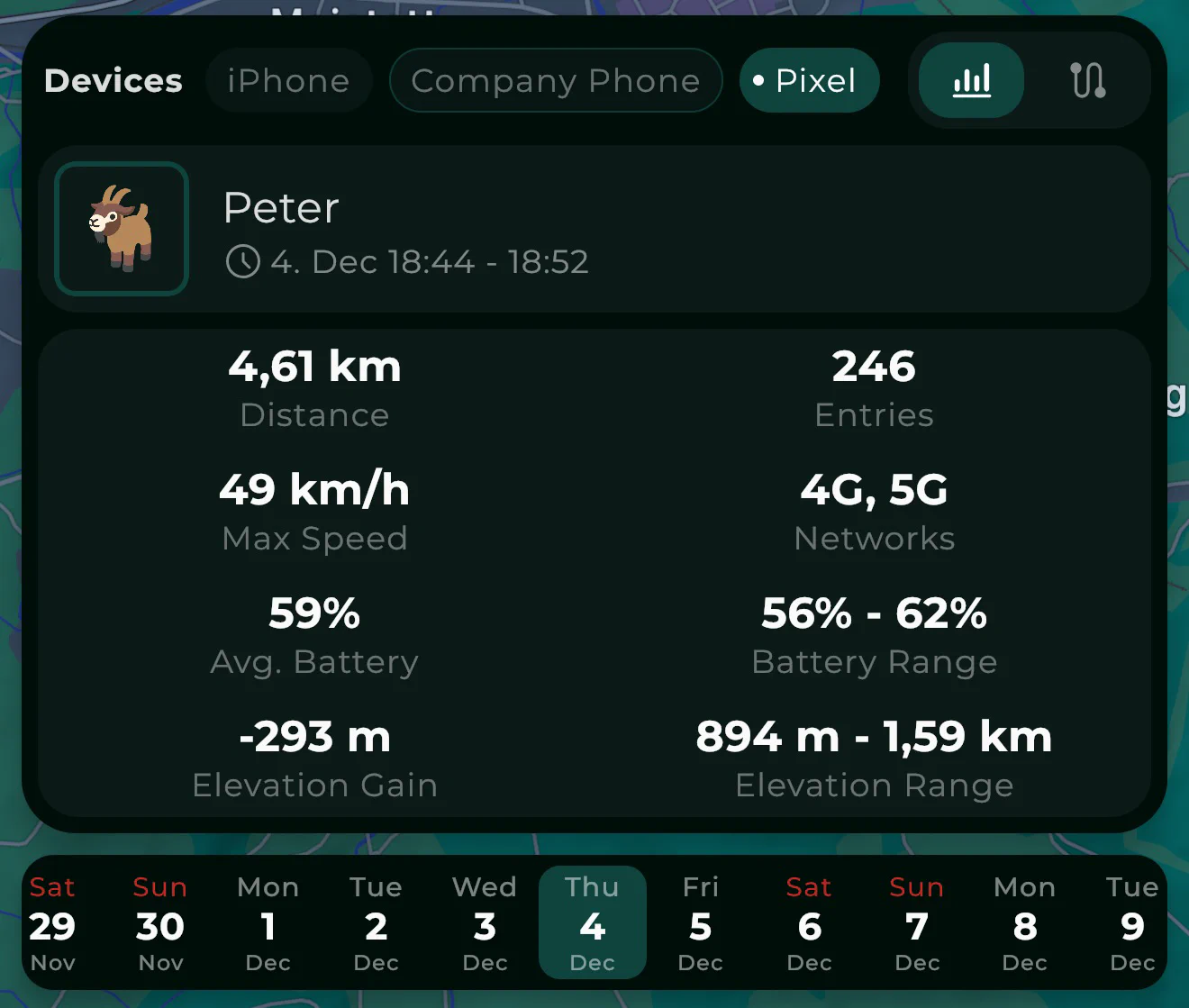Select the bar chart statistics view icon
The height and width of the screenshot is (1008, 1189).
pos(970,80)
